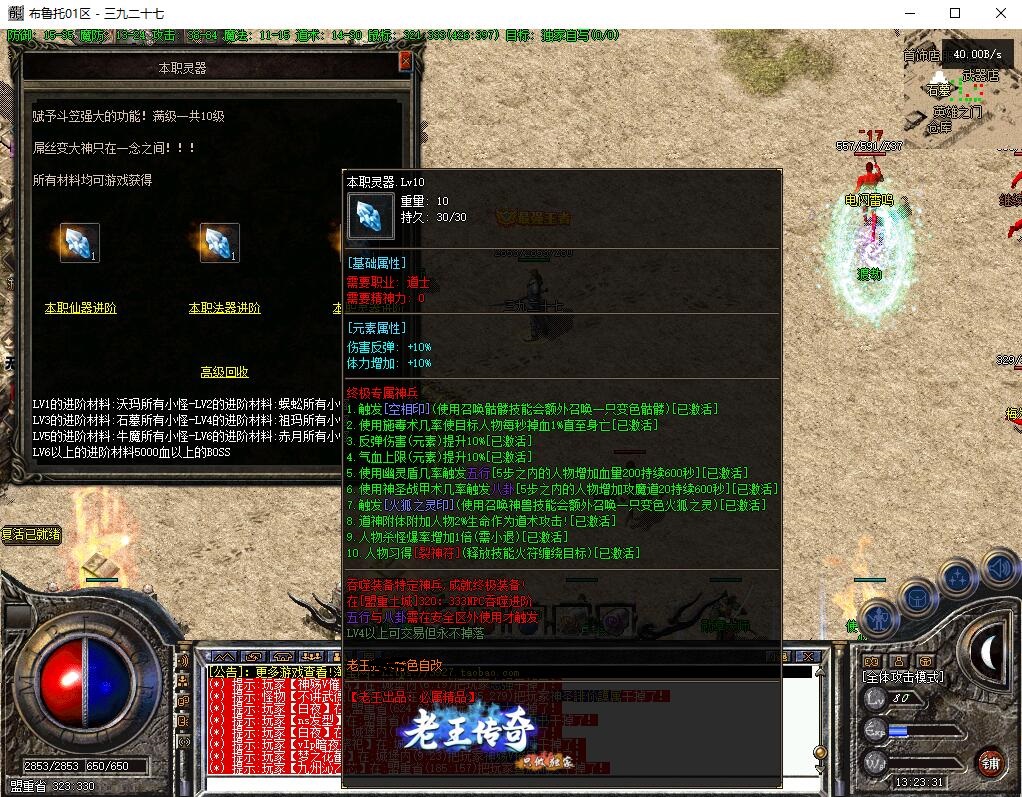Screen dimensions: 1022x797
Task: Maximize the game window
Action: pos(955,13)
